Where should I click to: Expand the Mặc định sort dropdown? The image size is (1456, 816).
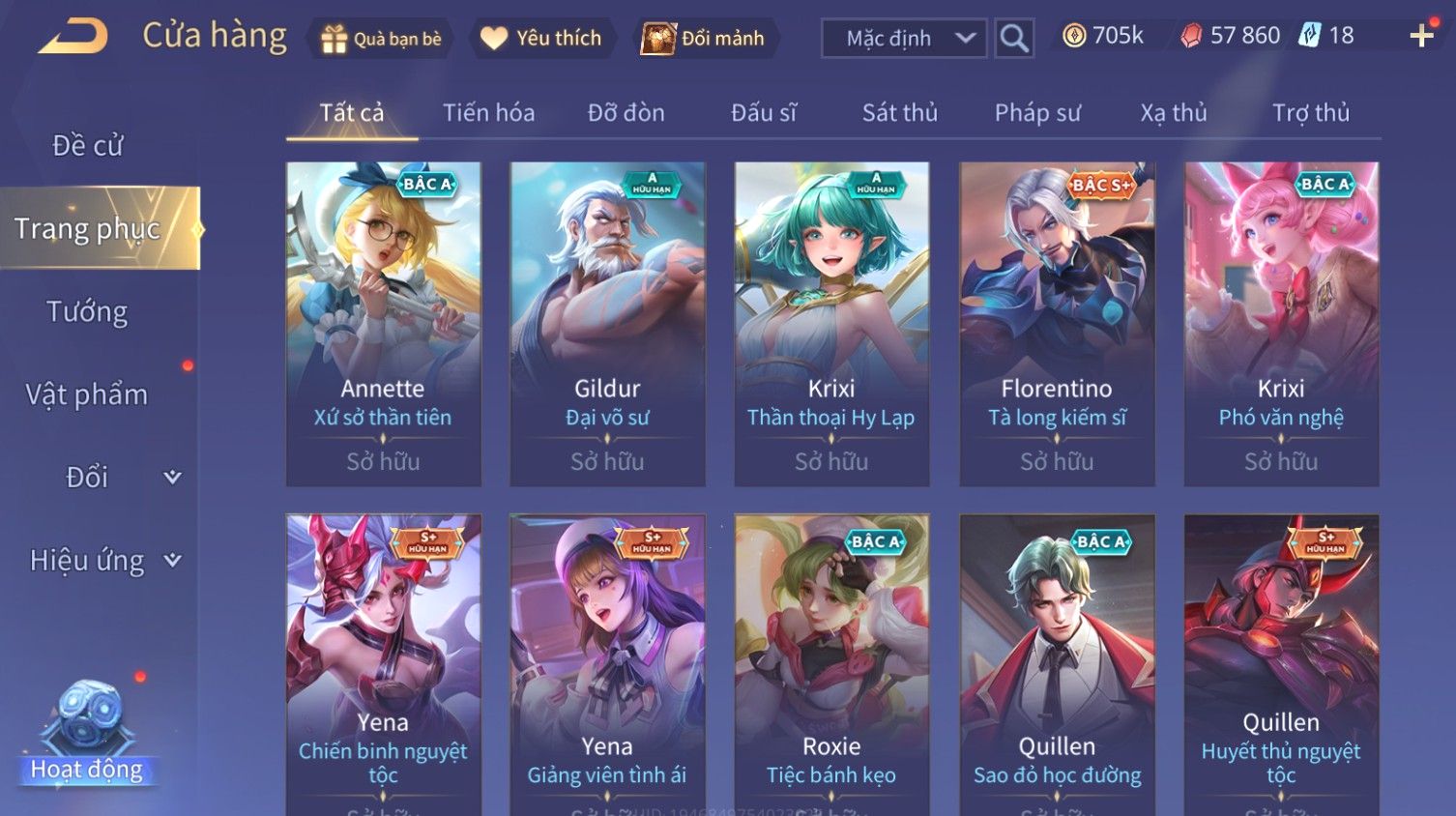coord(903,39)
